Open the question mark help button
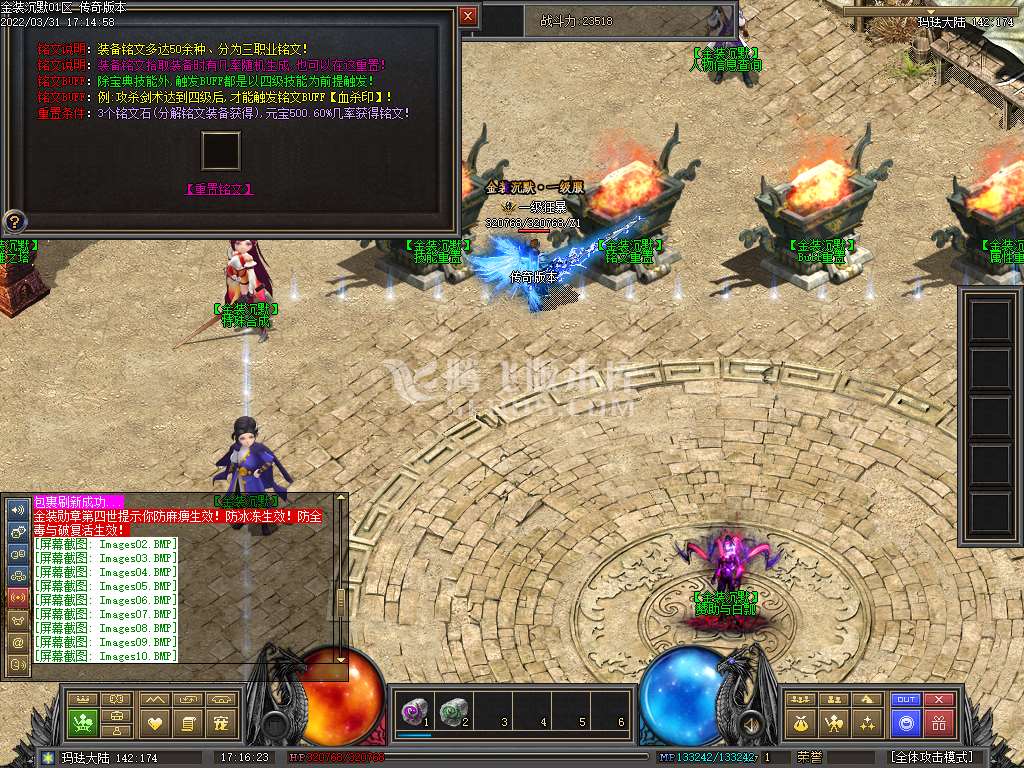Screen dimensions: 1024x768 click(x=16, y=221)
